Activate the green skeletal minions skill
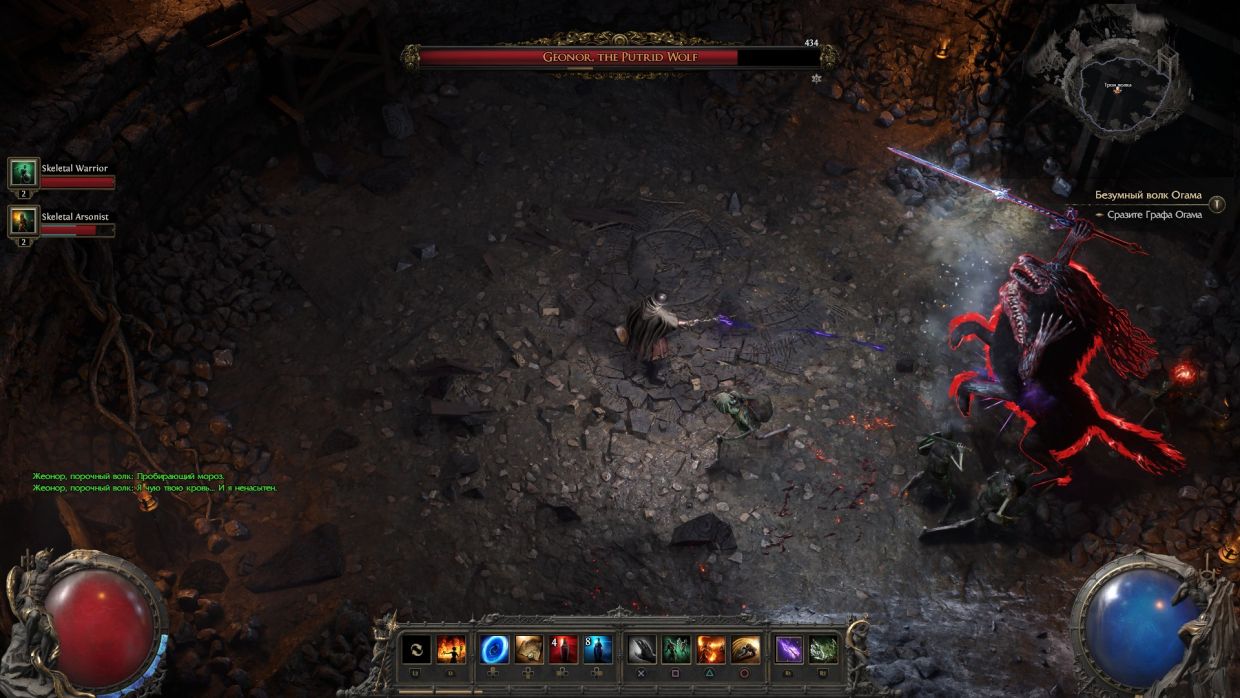Image resolution: width=1240 pixels, height=698 pixels. (676, 650)
